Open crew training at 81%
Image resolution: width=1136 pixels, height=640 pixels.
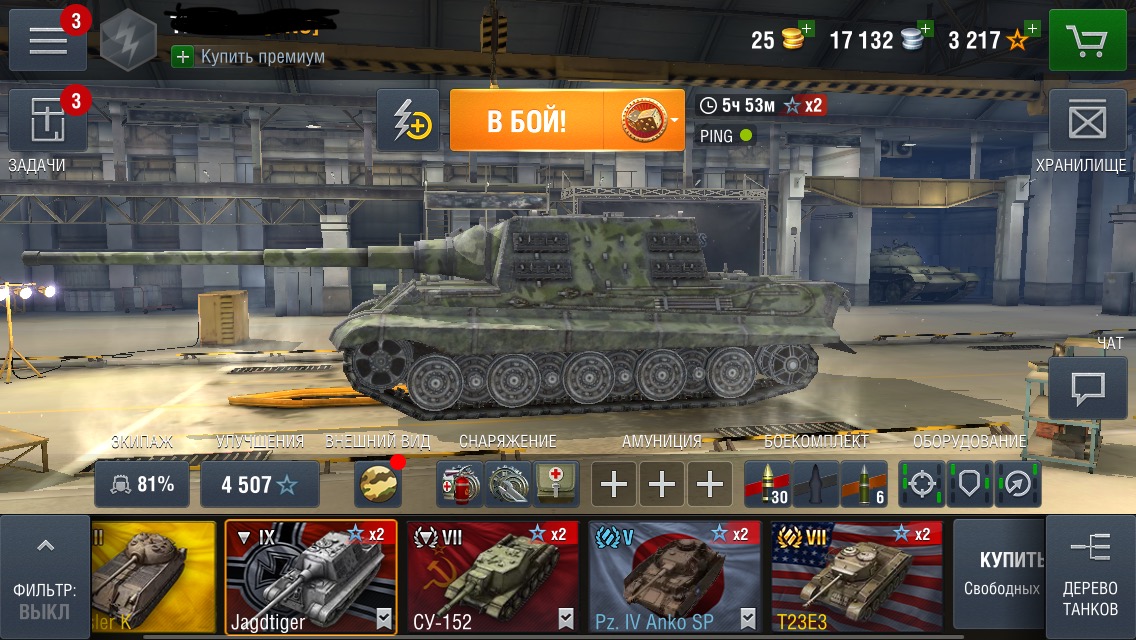coord(142,485)
